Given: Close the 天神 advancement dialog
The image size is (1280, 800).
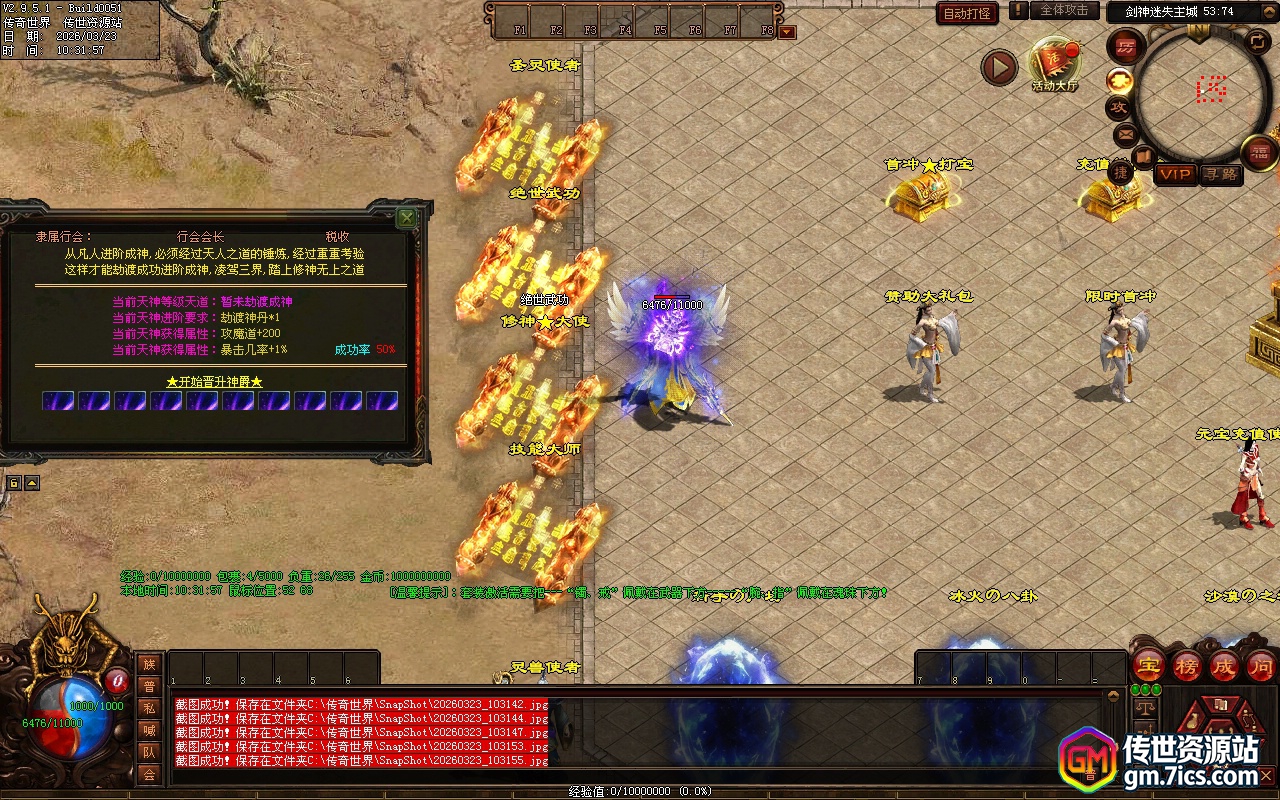Looking at the screenshot, I should (406, 217).
